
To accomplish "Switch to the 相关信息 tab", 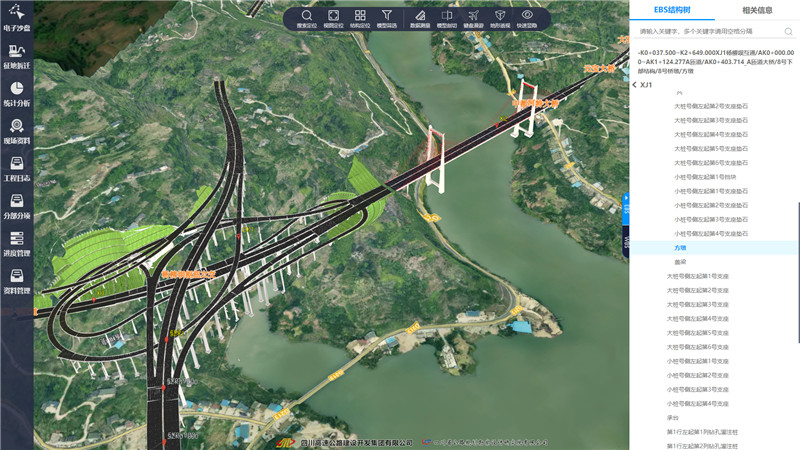I will (x=757, y=11).
